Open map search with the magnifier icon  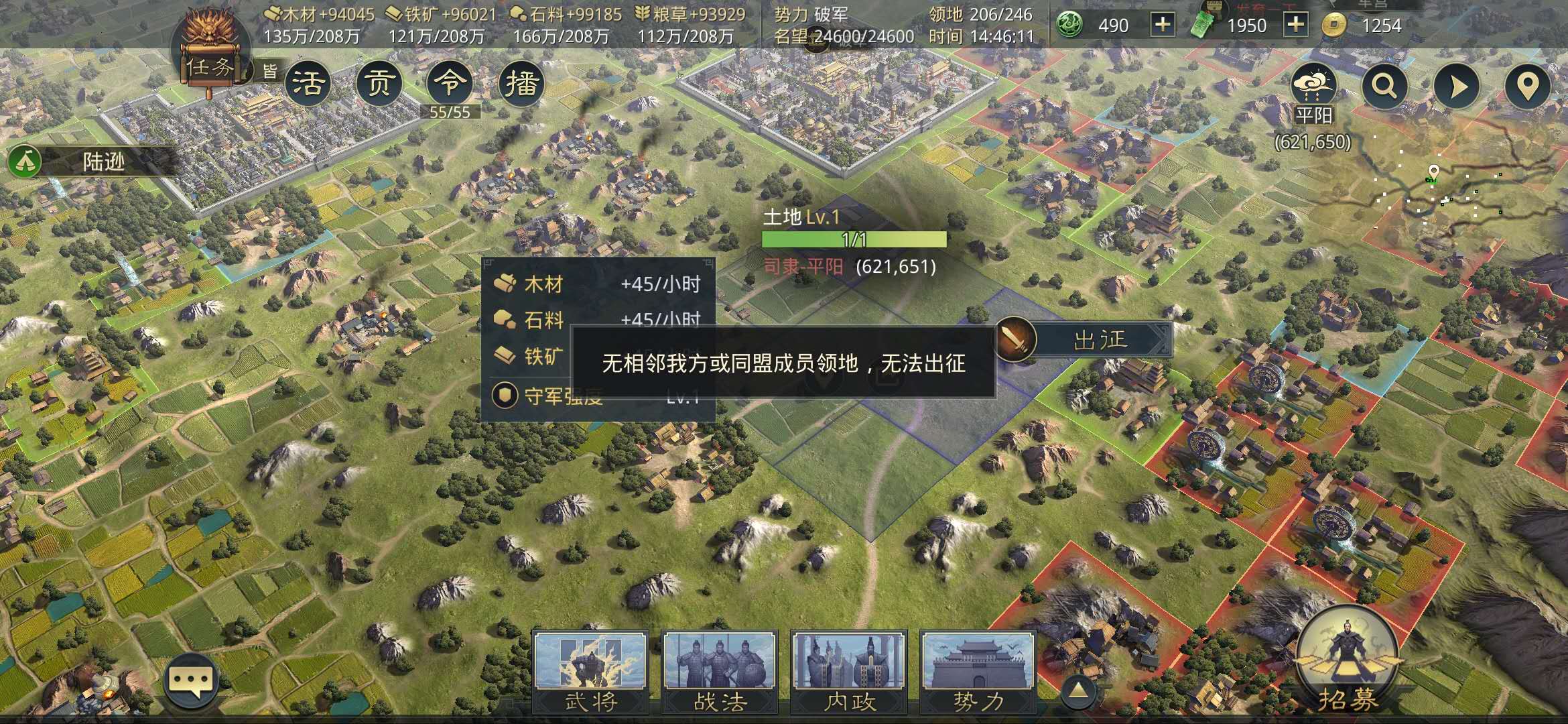(x=1384, y=87)
